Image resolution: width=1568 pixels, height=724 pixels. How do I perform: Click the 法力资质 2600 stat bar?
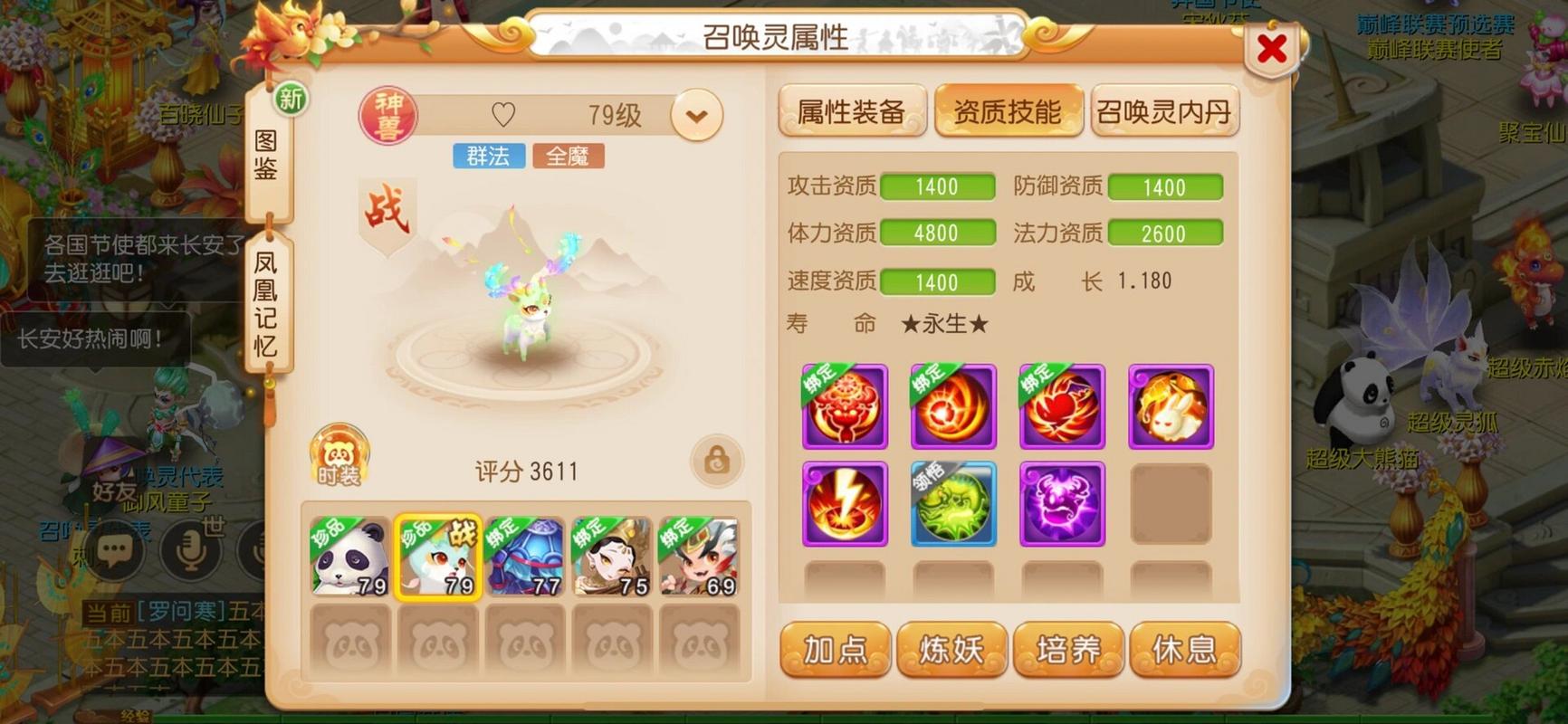1166,233
